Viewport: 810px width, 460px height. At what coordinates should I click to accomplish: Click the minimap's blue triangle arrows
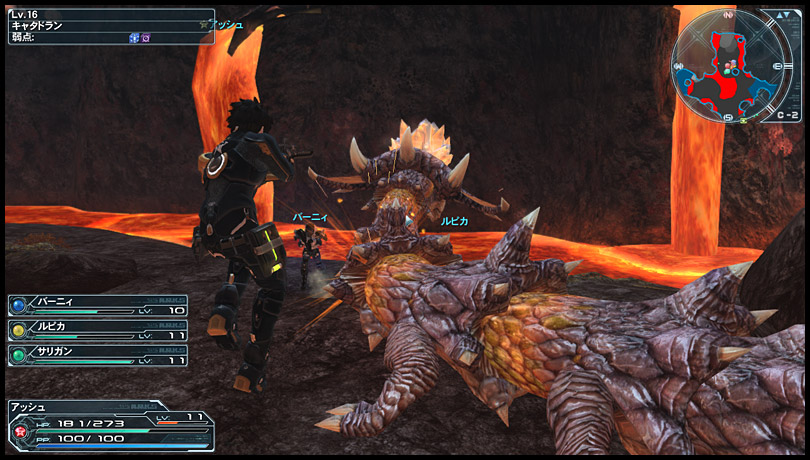[x=787, y=15]
